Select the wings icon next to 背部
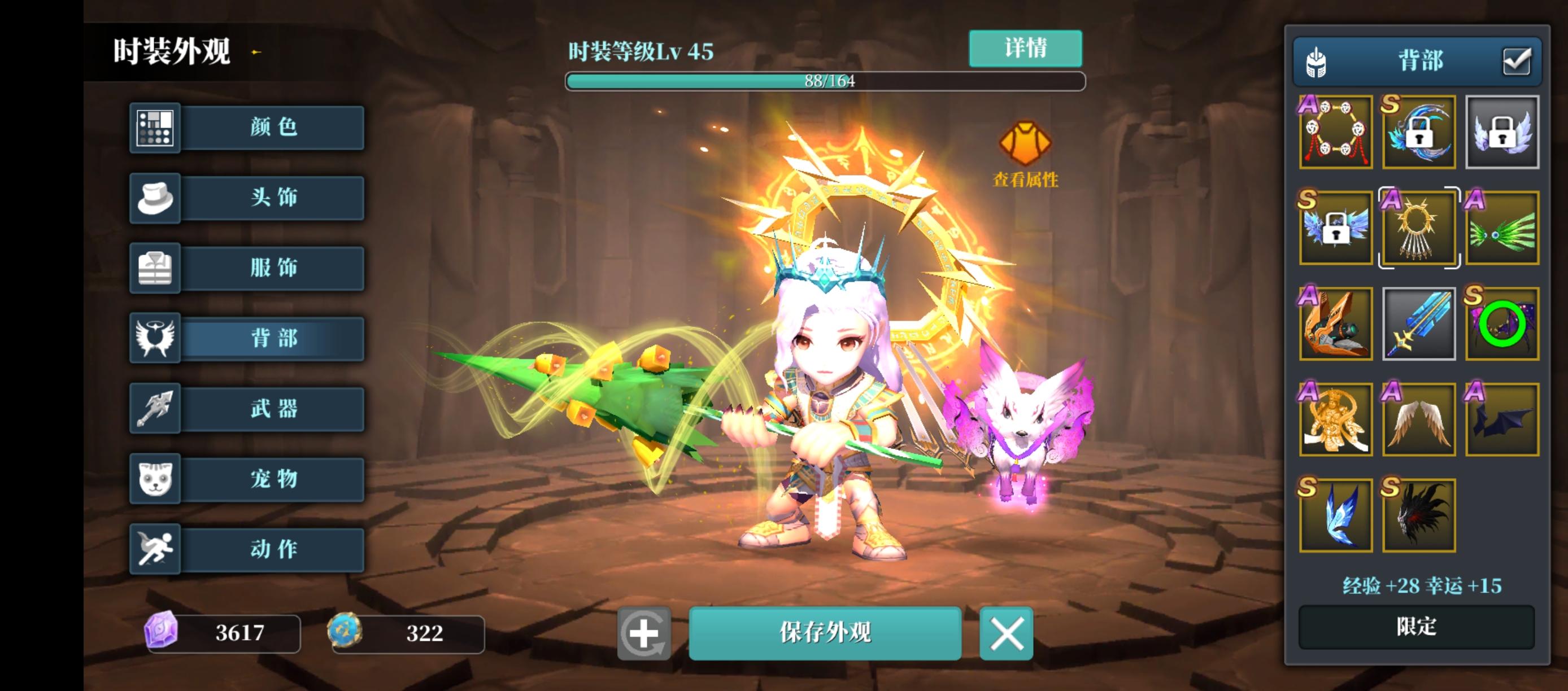1568x691 pixels. tap(155, 339)
